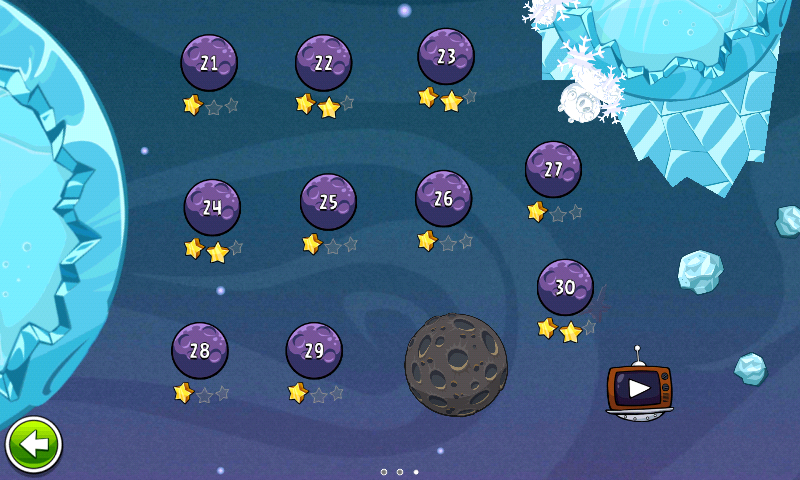
Task: Start level 24
Action: click(212, 208)
